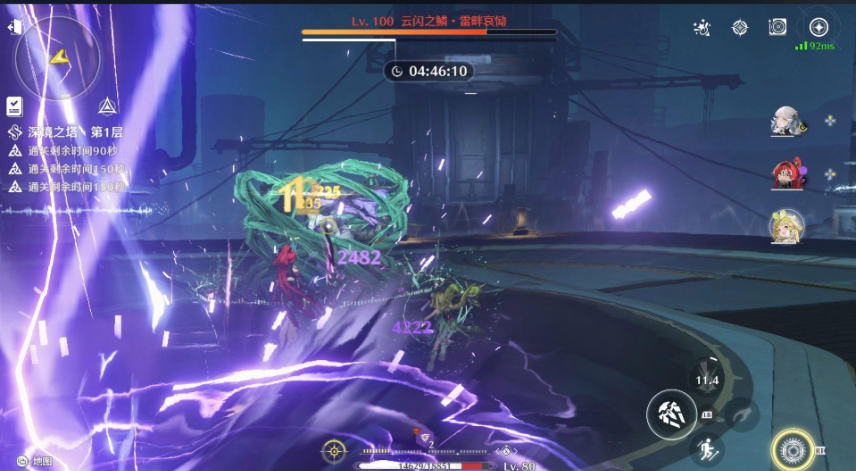
Task: Open the circled star menu above ping
Action: click(818, 27)
